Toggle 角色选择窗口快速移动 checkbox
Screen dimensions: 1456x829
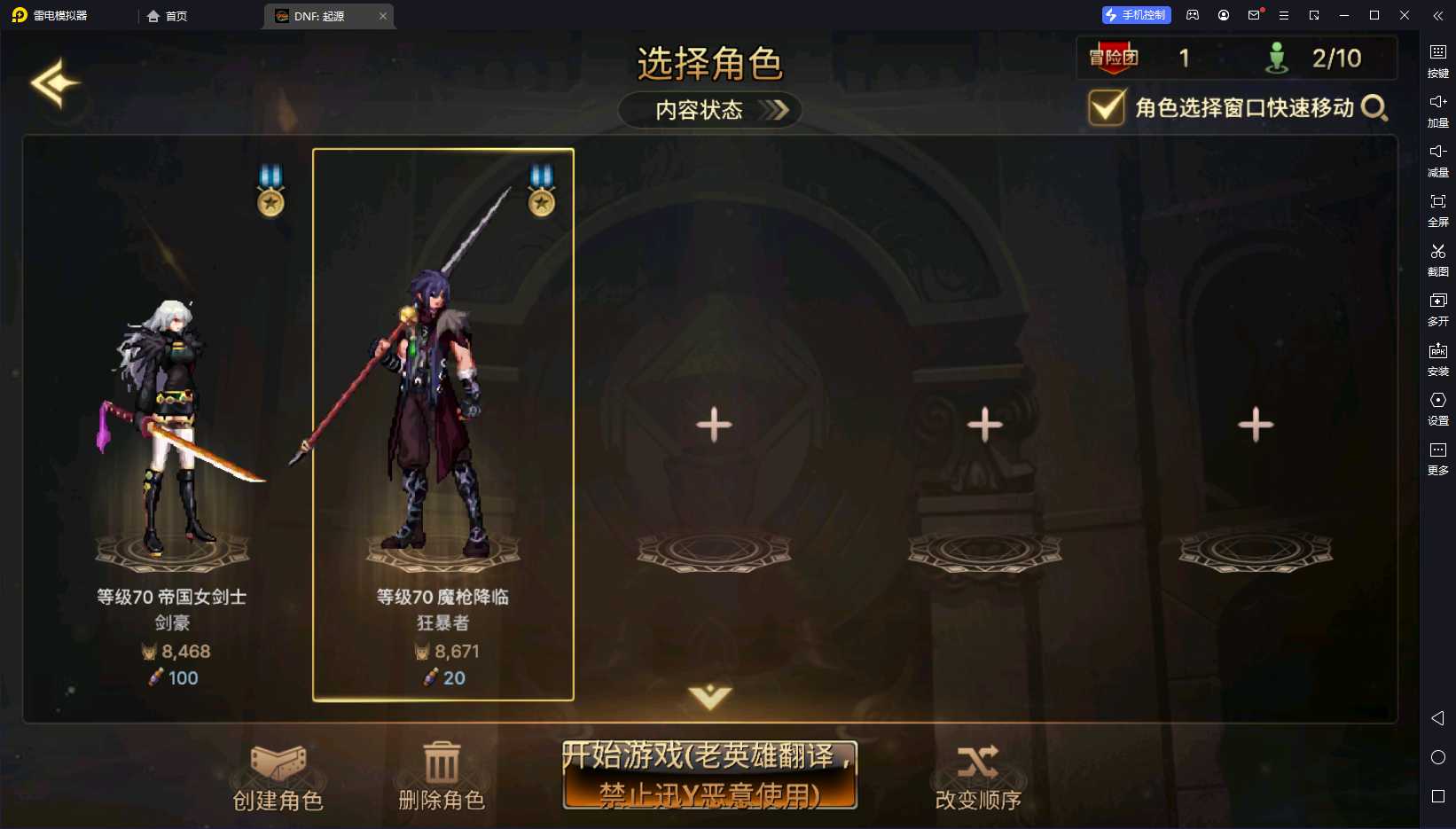click(x=1105, y=108)
